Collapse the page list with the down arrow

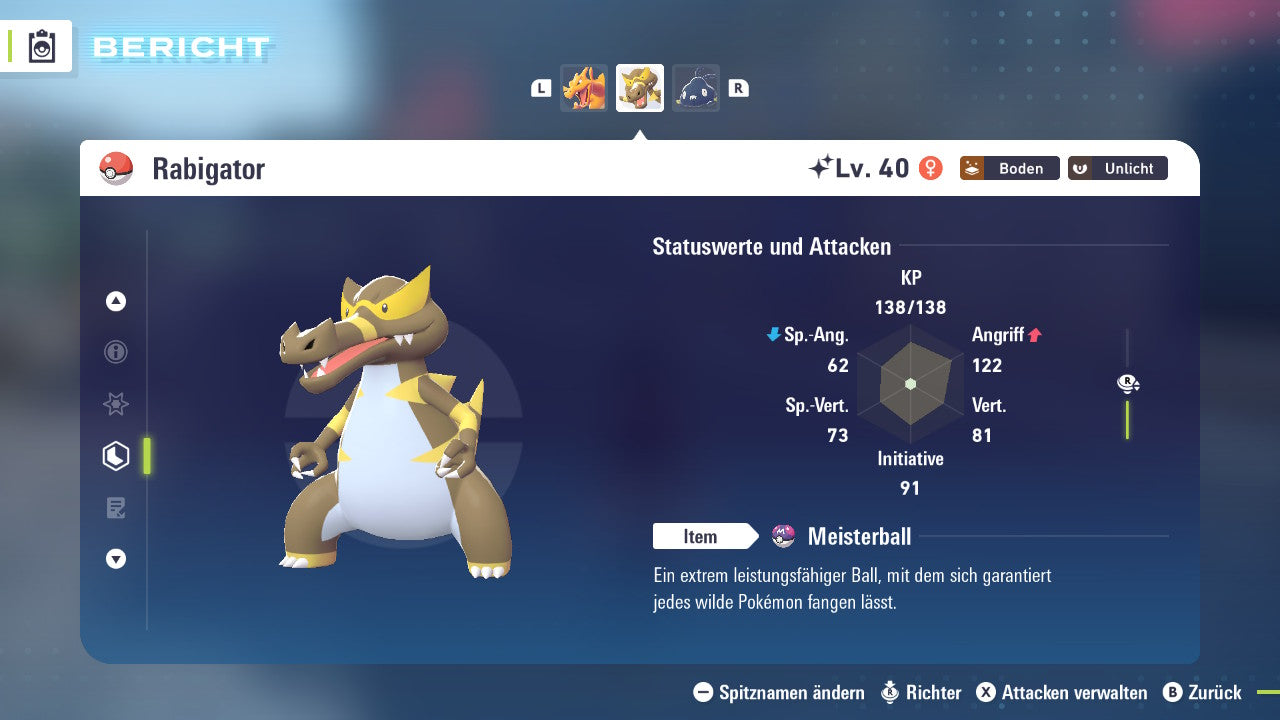coord(115,560)
